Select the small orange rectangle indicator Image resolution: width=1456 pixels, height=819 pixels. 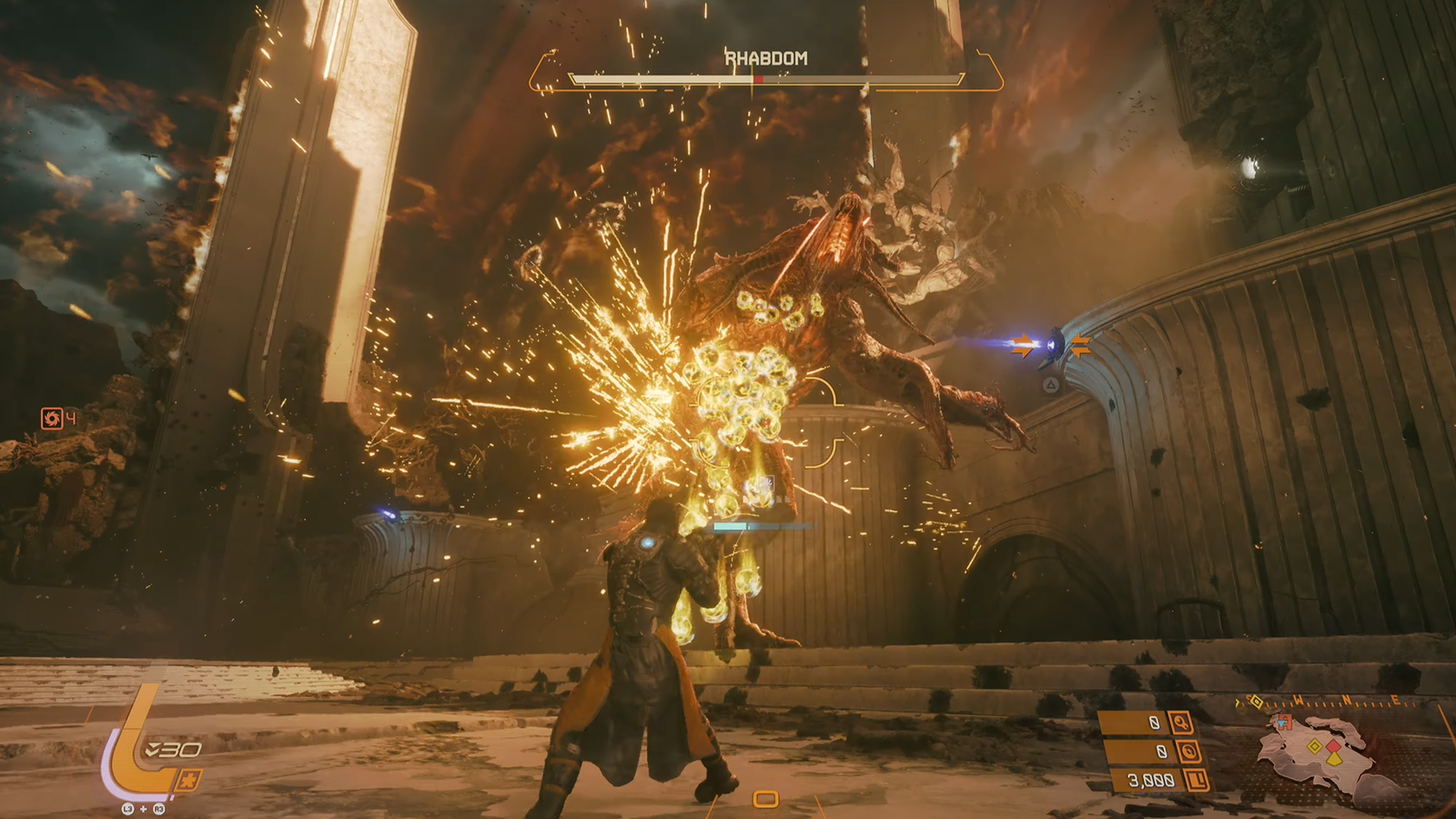765,799
